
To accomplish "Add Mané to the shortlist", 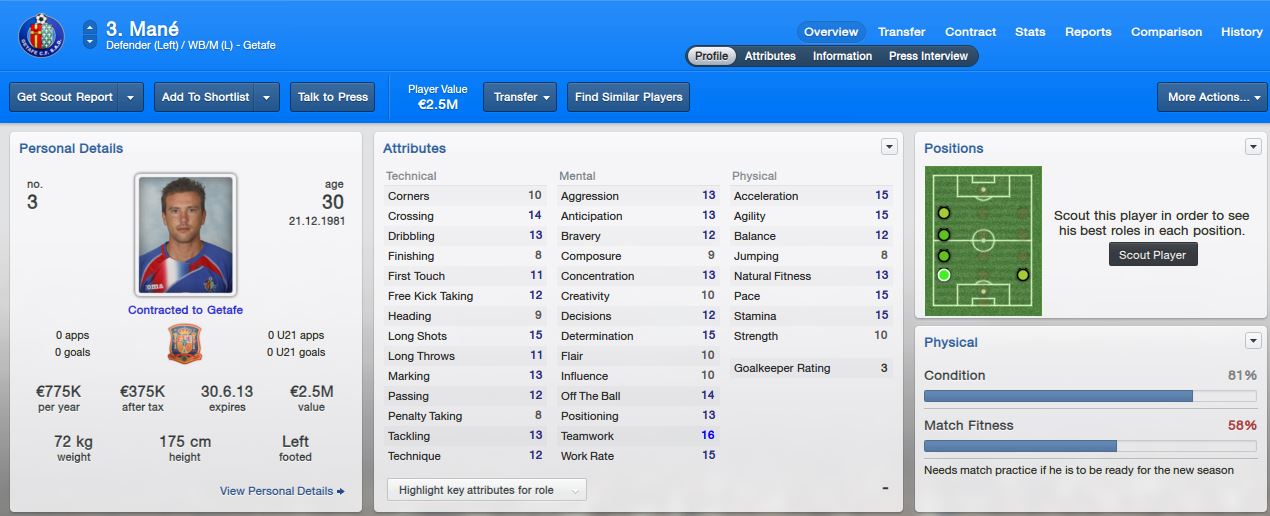I will [x=205, y=97].
